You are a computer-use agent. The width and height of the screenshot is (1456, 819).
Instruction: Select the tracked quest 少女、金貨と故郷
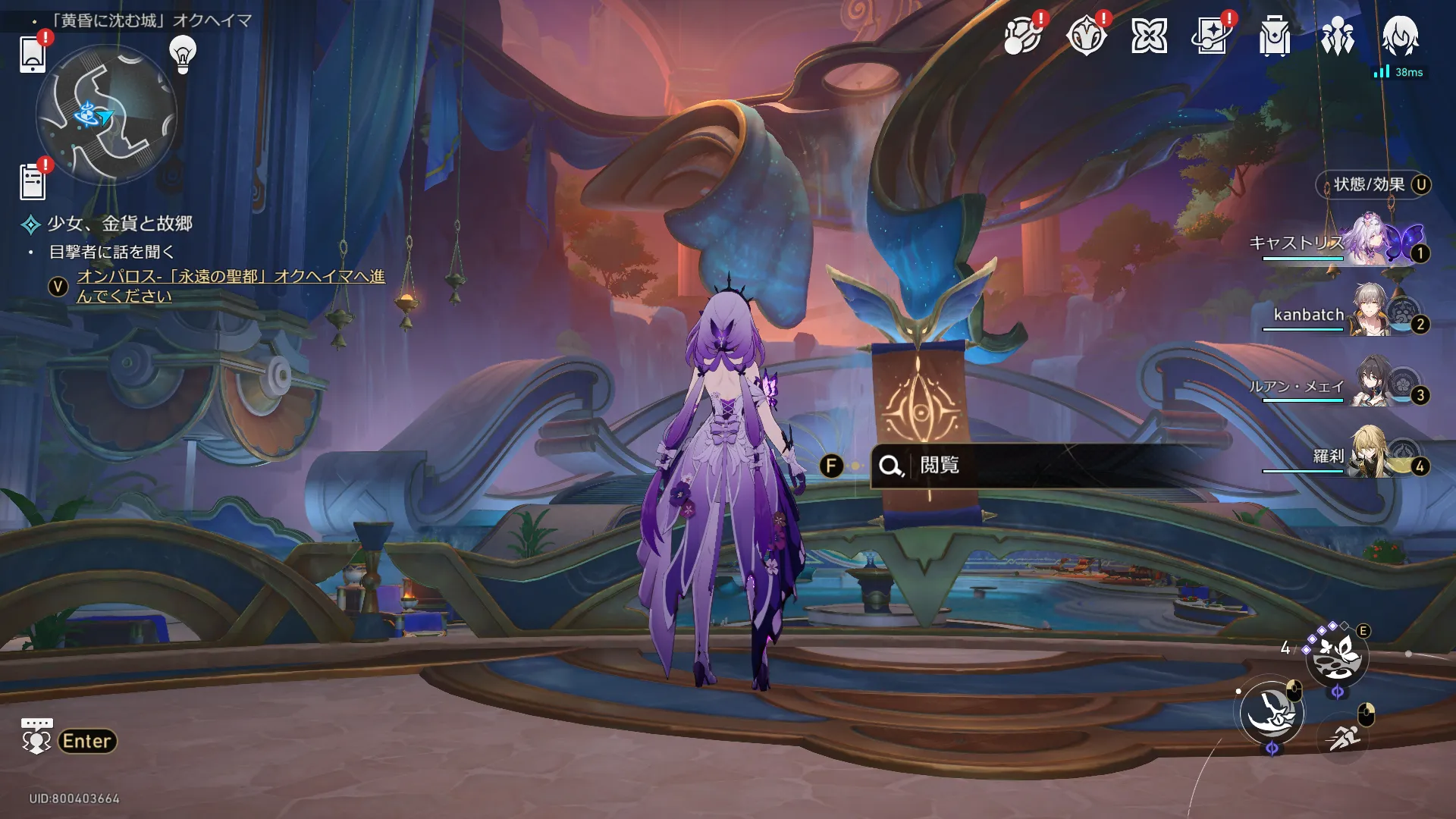click(x=120, y=224)
